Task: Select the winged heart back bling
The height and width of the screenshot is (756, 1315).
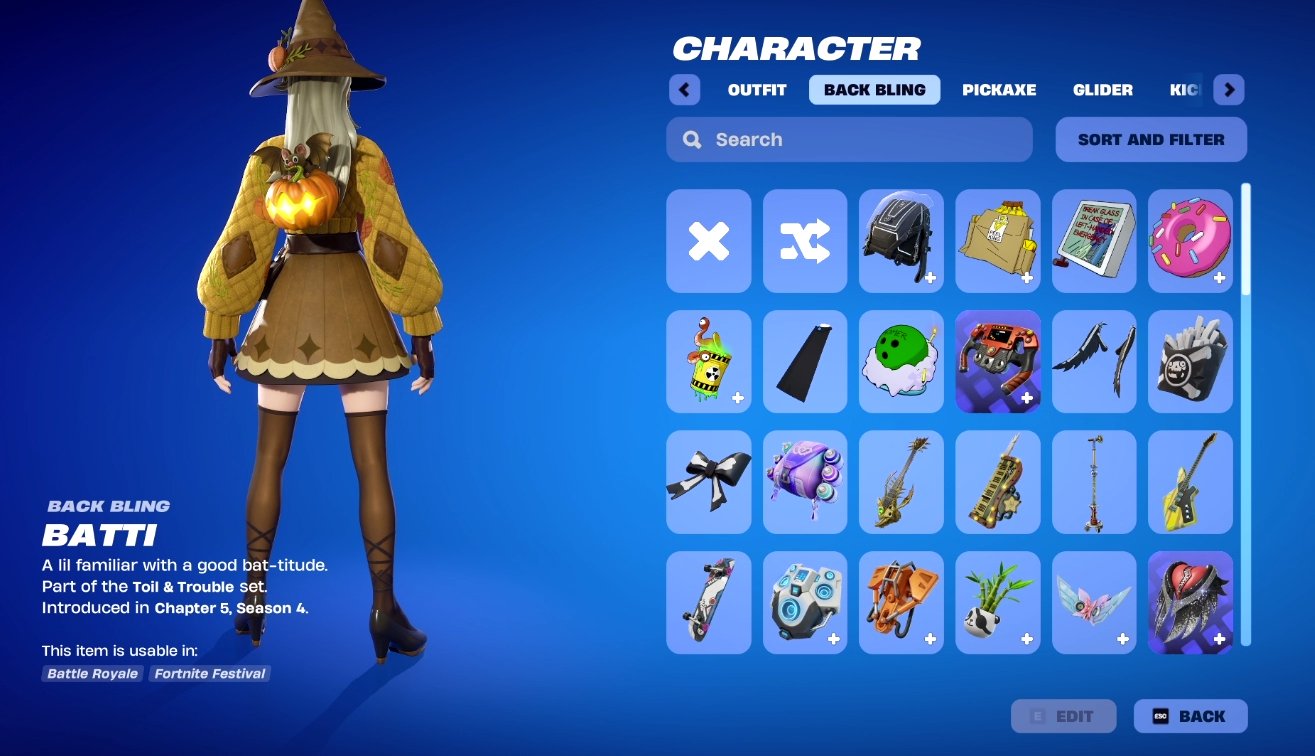Action: 1190,602
